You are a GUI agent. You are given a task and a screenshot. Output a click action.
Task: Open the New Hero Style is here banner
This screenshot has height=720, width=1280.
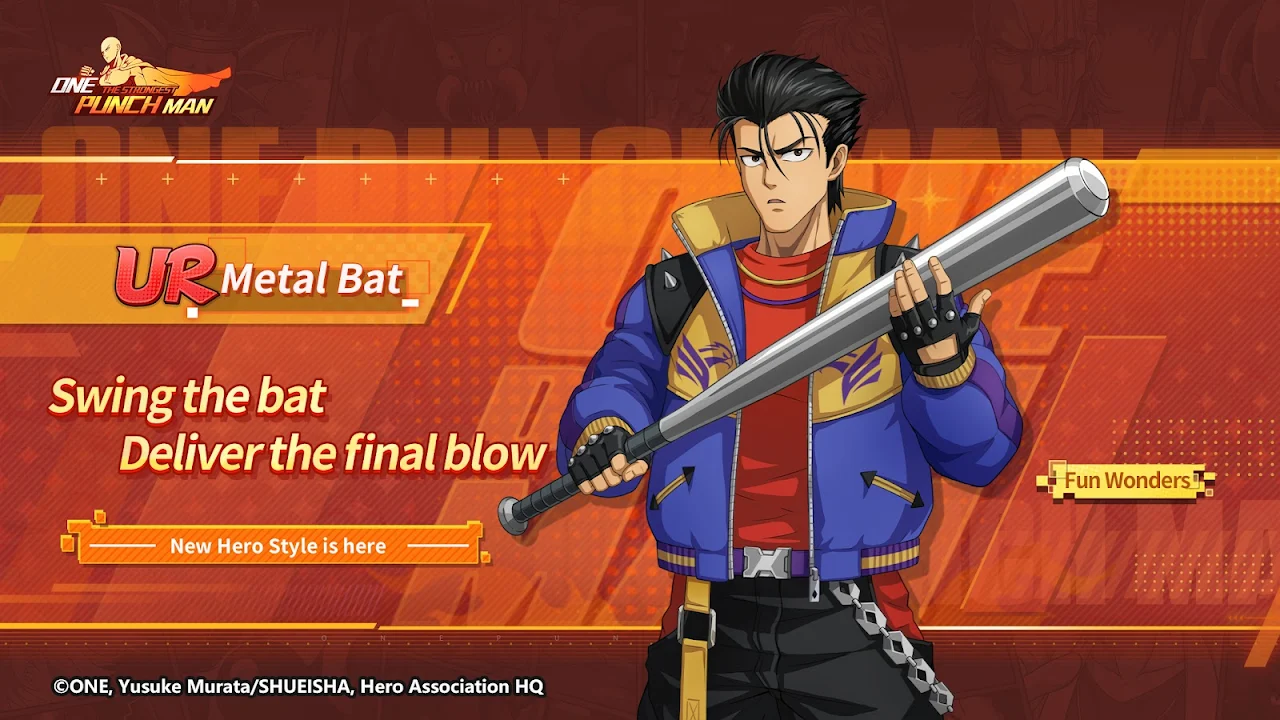click(x=277, y=546)
